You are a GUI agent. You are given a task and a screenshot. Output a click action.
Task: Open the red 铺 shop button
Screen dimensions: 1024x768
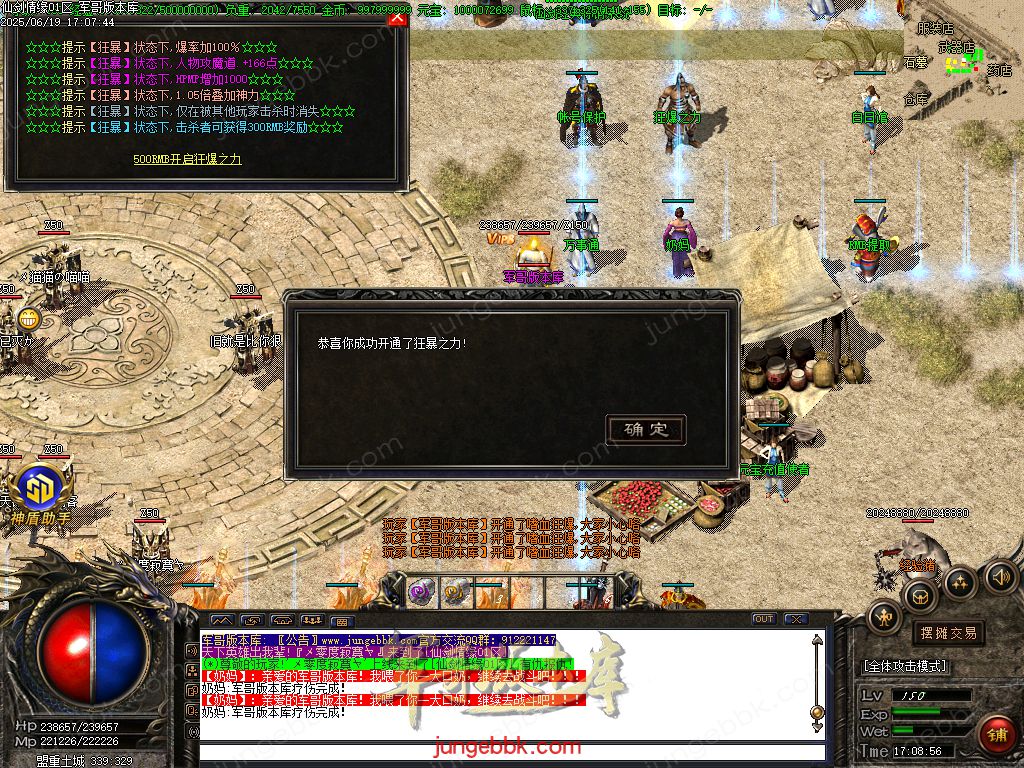tap(996, 734)
